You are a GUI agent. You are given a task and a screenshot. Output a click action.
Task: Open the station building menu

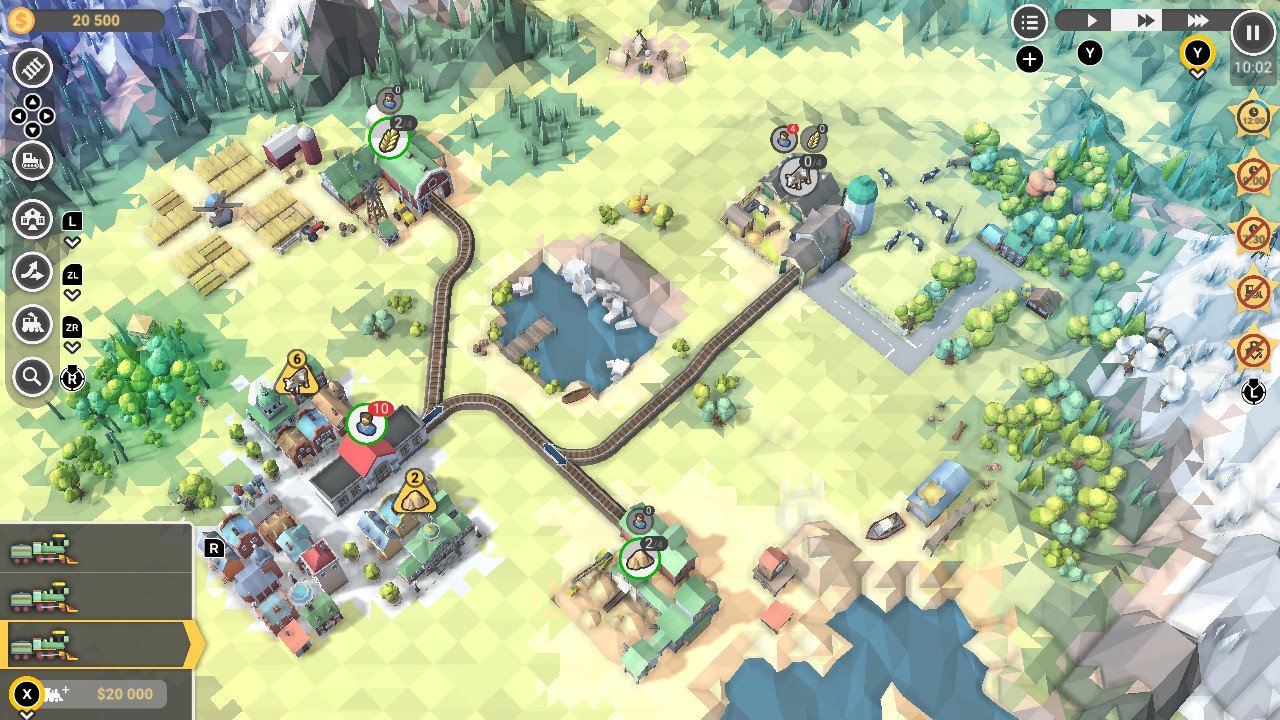(x=33, y=219)
